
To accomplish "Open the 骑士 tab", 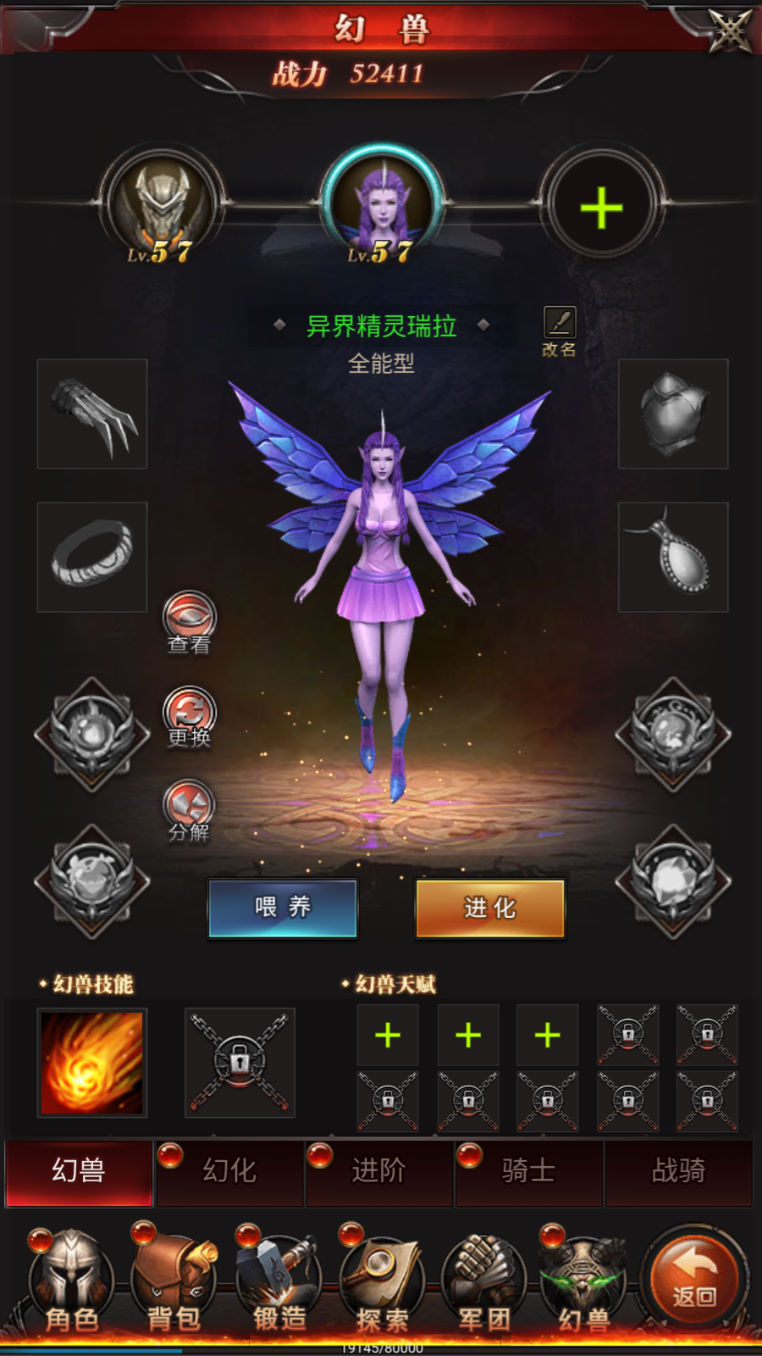I will [529, 1171].
